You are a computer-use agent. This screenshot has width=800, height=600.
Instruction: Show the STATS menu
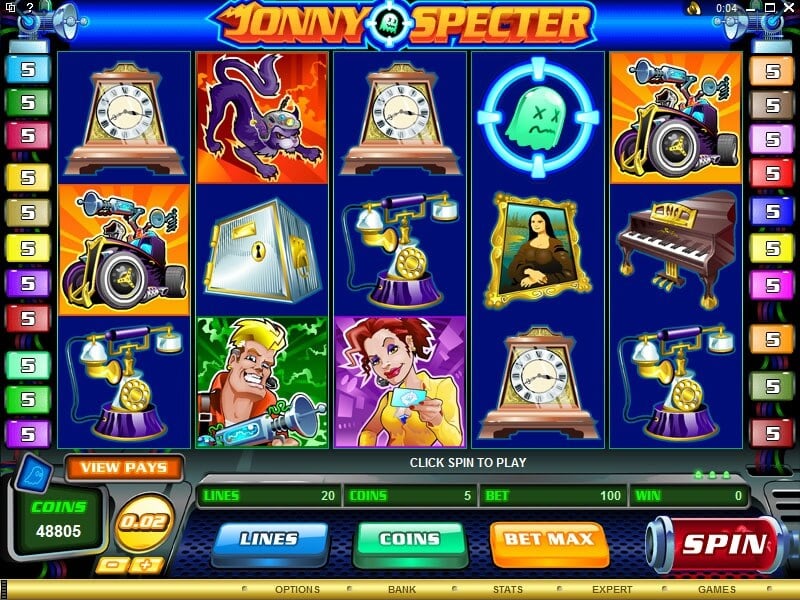pyautogui.click(x=508, y=590)
